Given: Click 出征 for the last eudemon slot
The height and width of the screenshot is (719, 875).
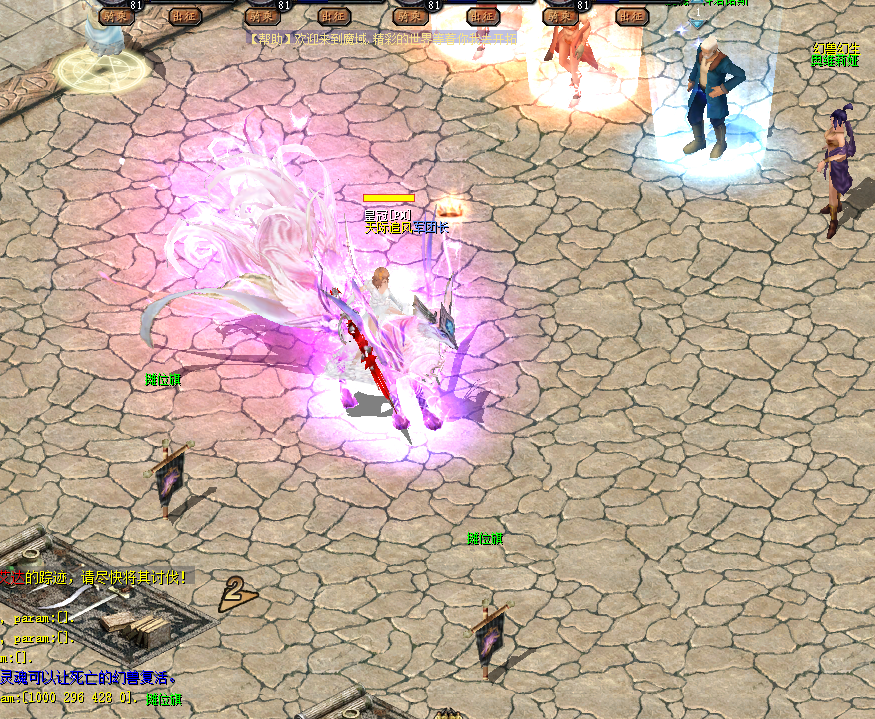Looking at the screenshot, I should 631,16.
